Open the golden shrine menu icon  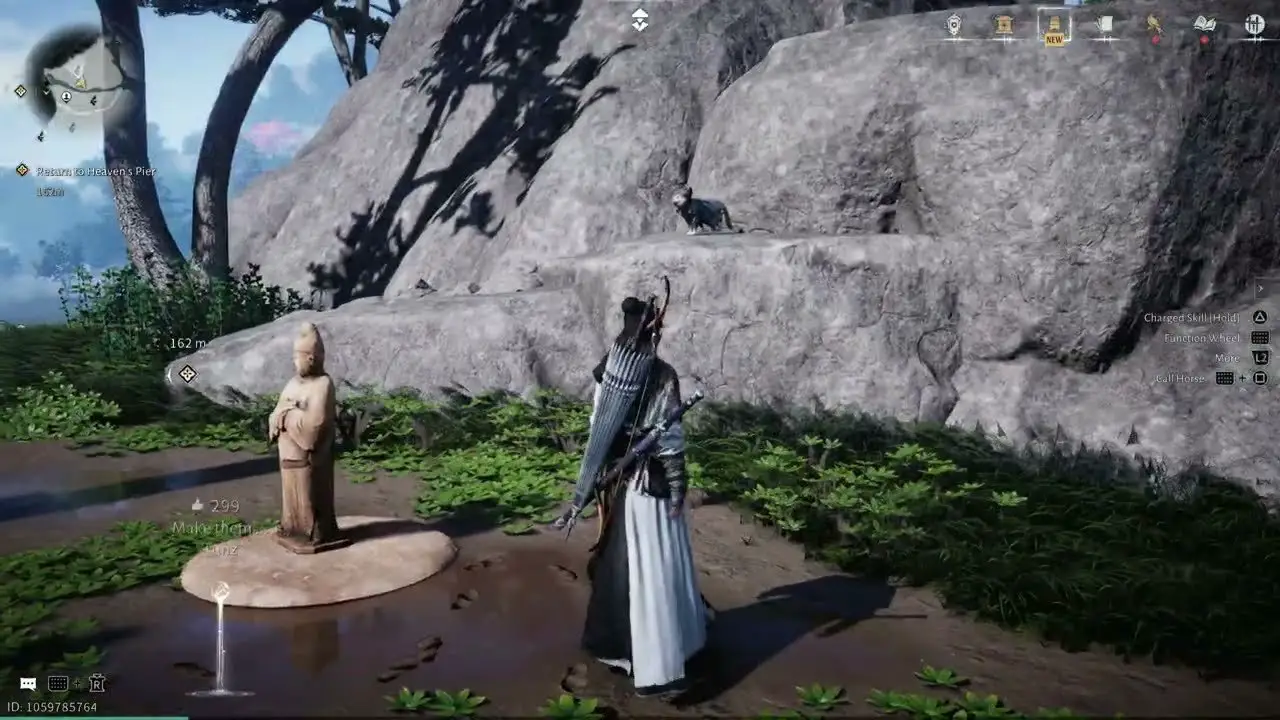pos(1004,26)
